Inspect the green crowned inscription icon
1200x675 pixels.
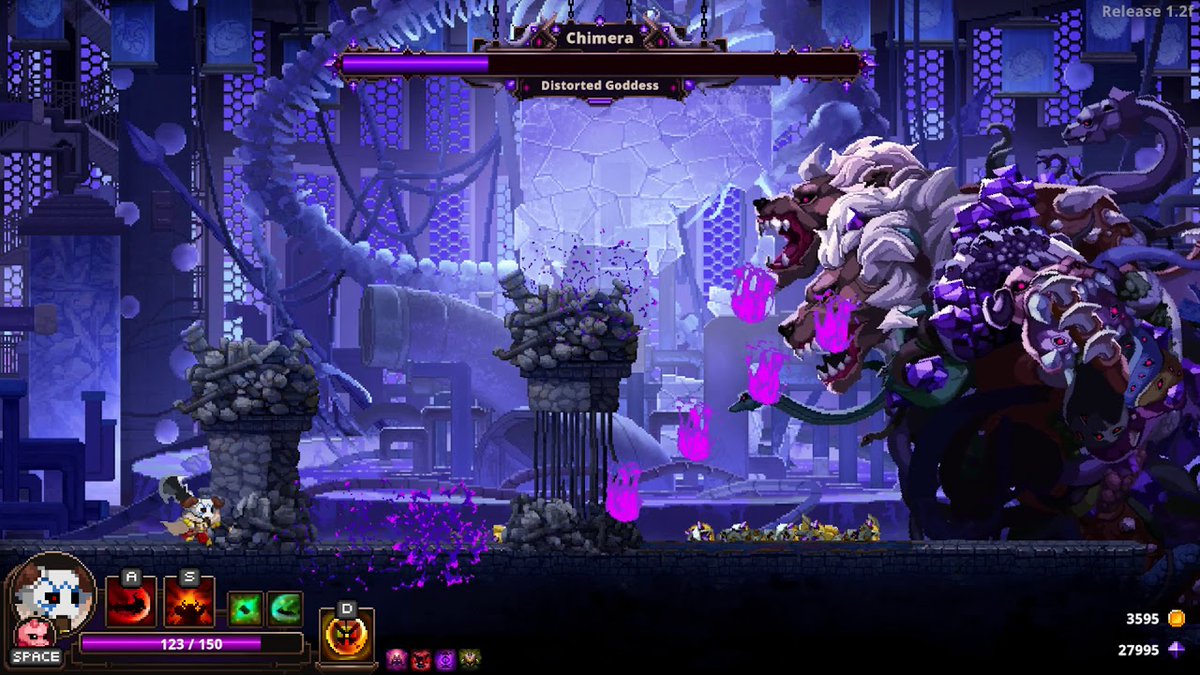(469, 659)
